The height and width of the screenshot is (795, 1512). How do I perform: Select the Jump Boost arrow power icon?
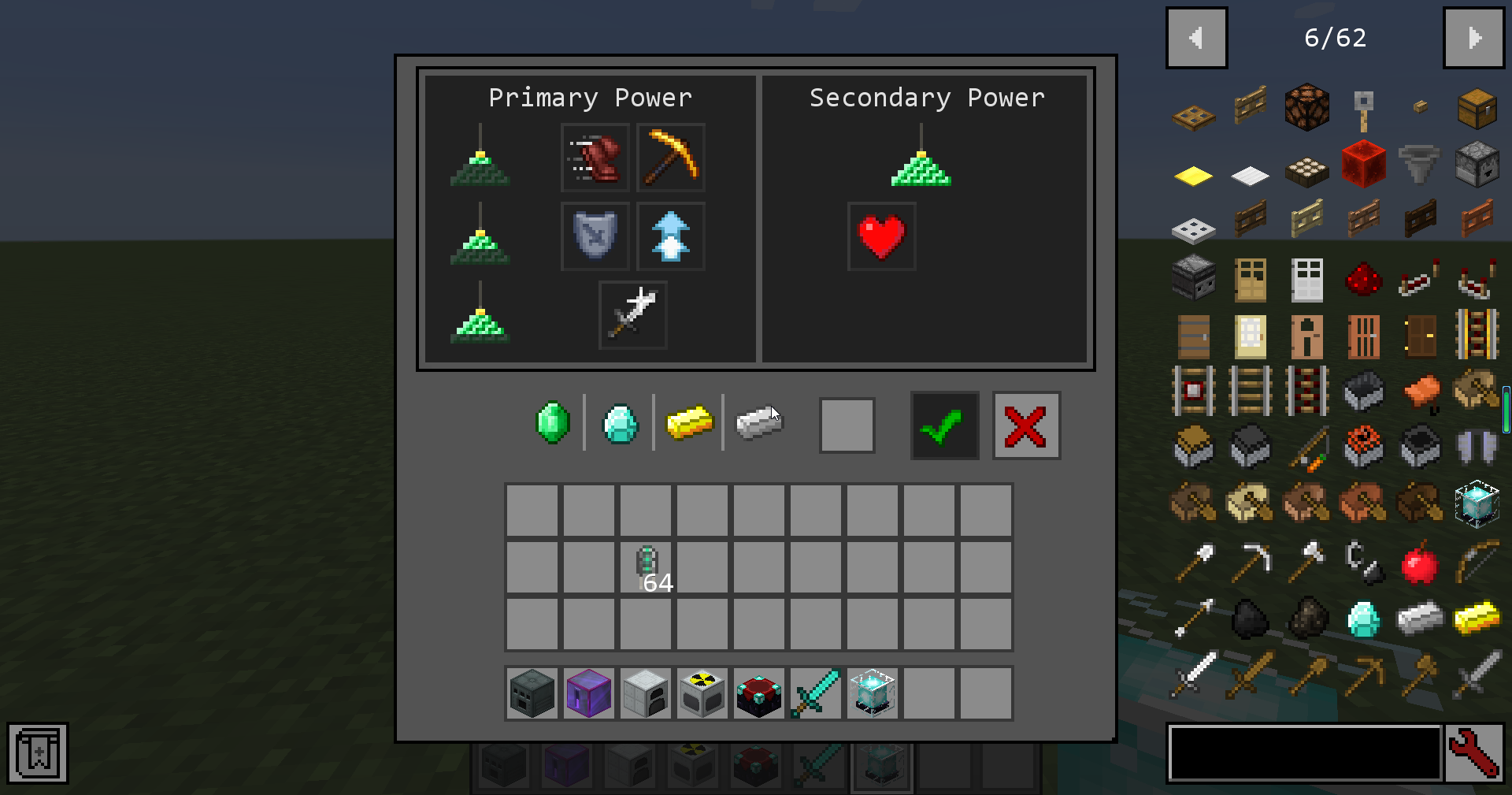point(670,236)
